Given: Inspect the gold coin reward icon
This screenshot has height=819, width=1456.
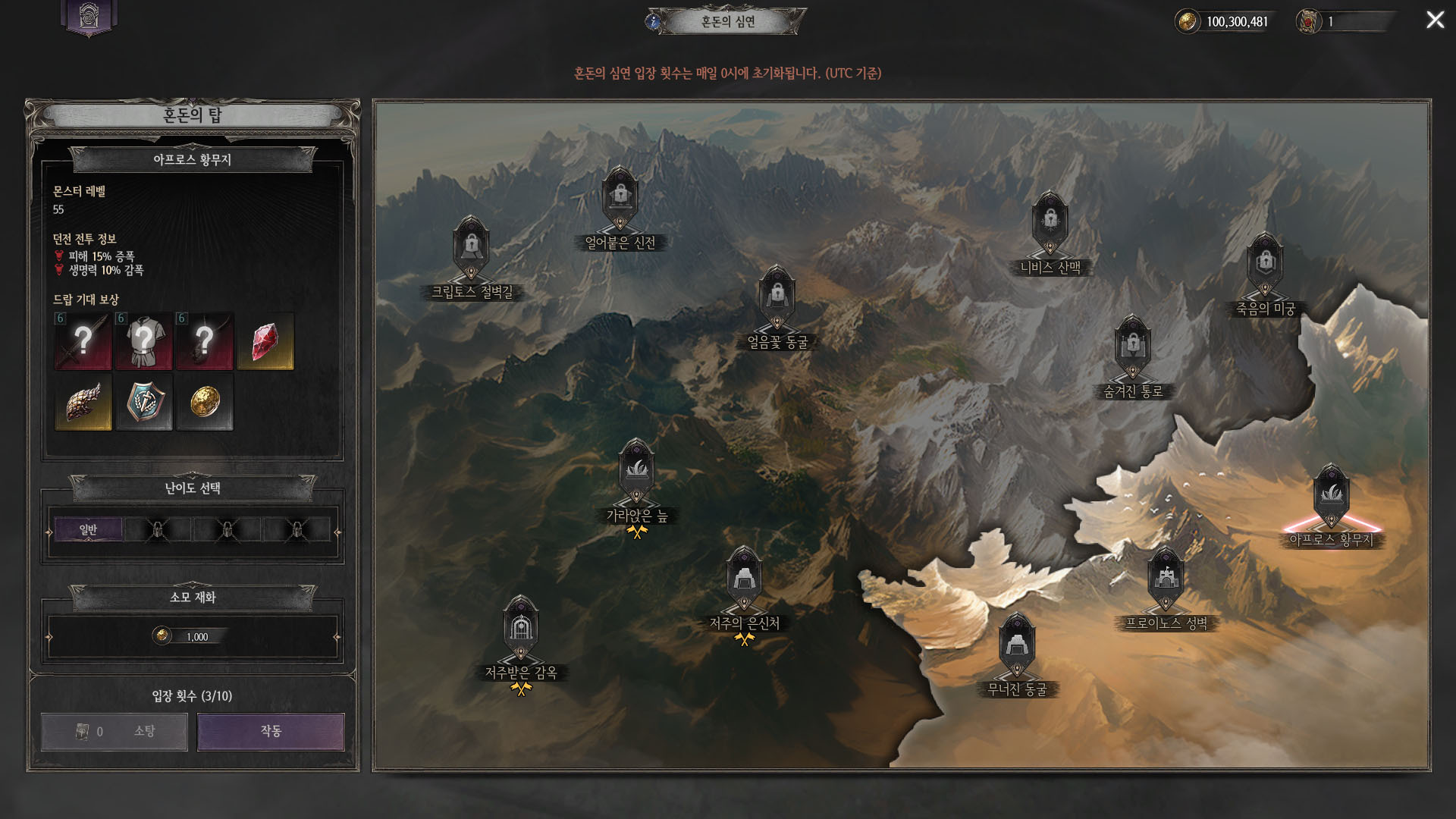Looking at the screenshot, I should (x=205, y=402).
